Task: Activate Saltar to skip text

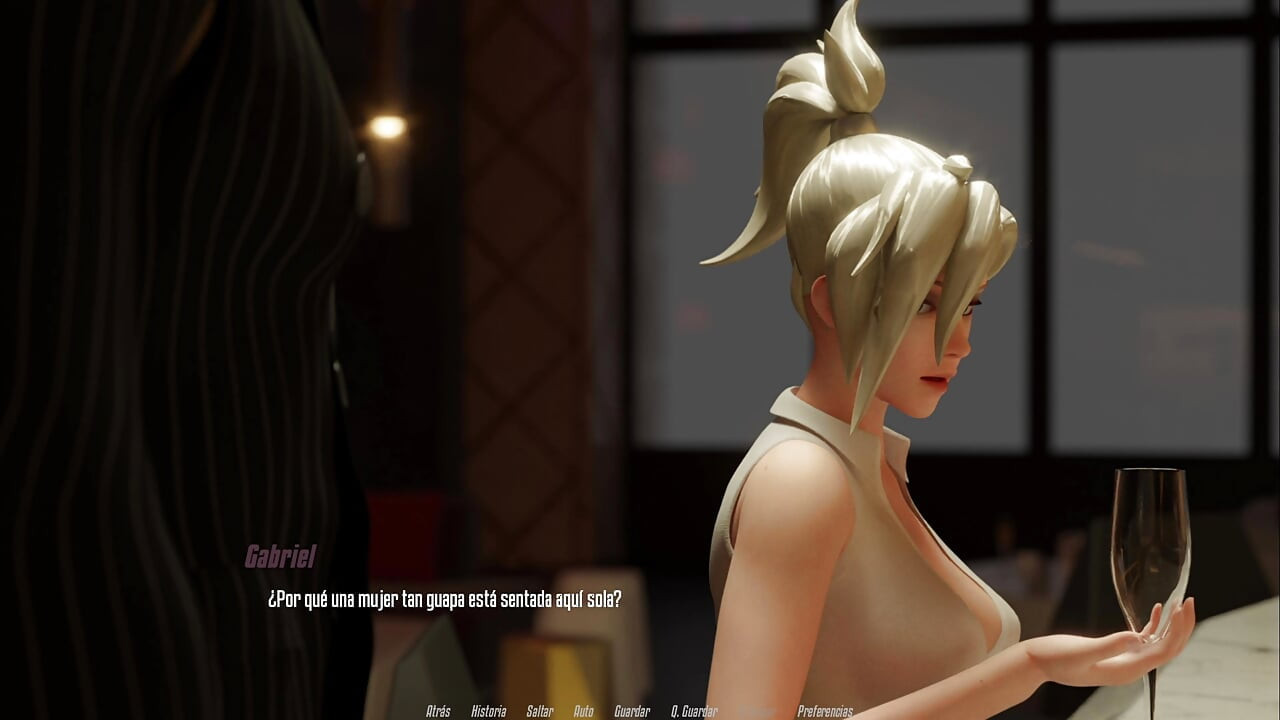Action: click(x=539, y=712)
